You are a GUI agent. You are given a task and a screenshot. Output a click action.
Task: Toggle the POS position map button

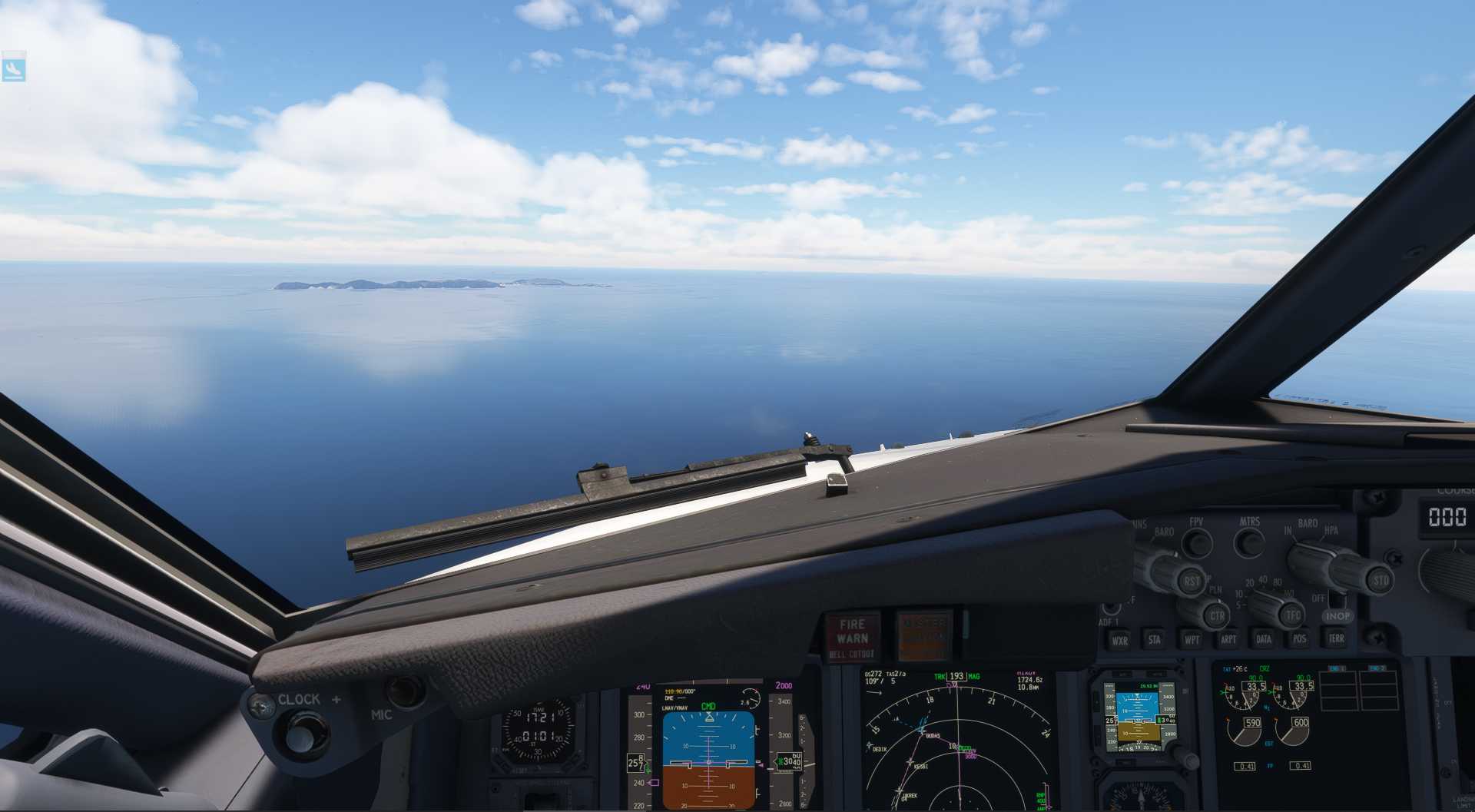tap(1299, 638)
